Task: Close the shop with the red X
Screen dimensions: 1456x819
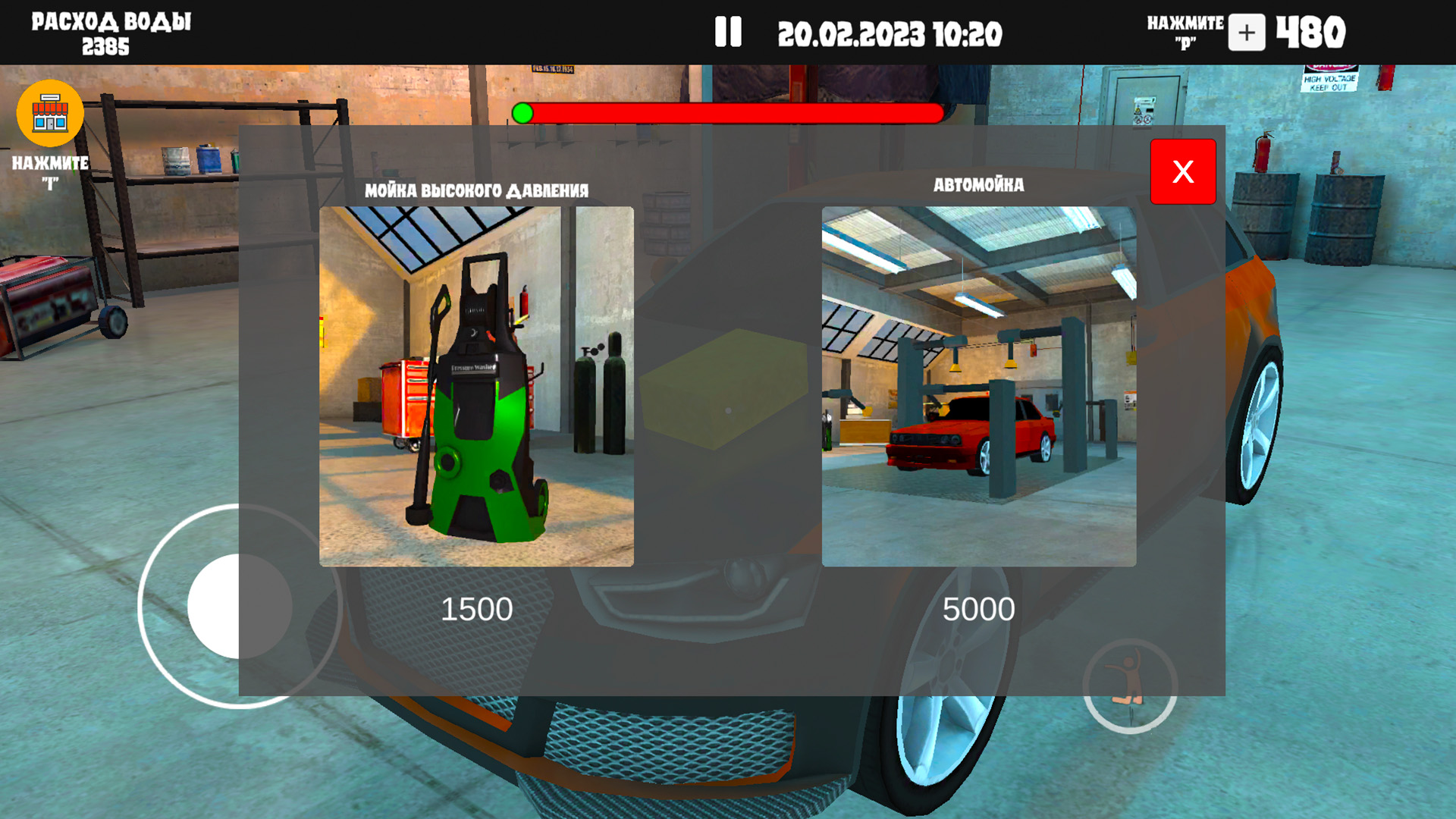Action: 1183,172
